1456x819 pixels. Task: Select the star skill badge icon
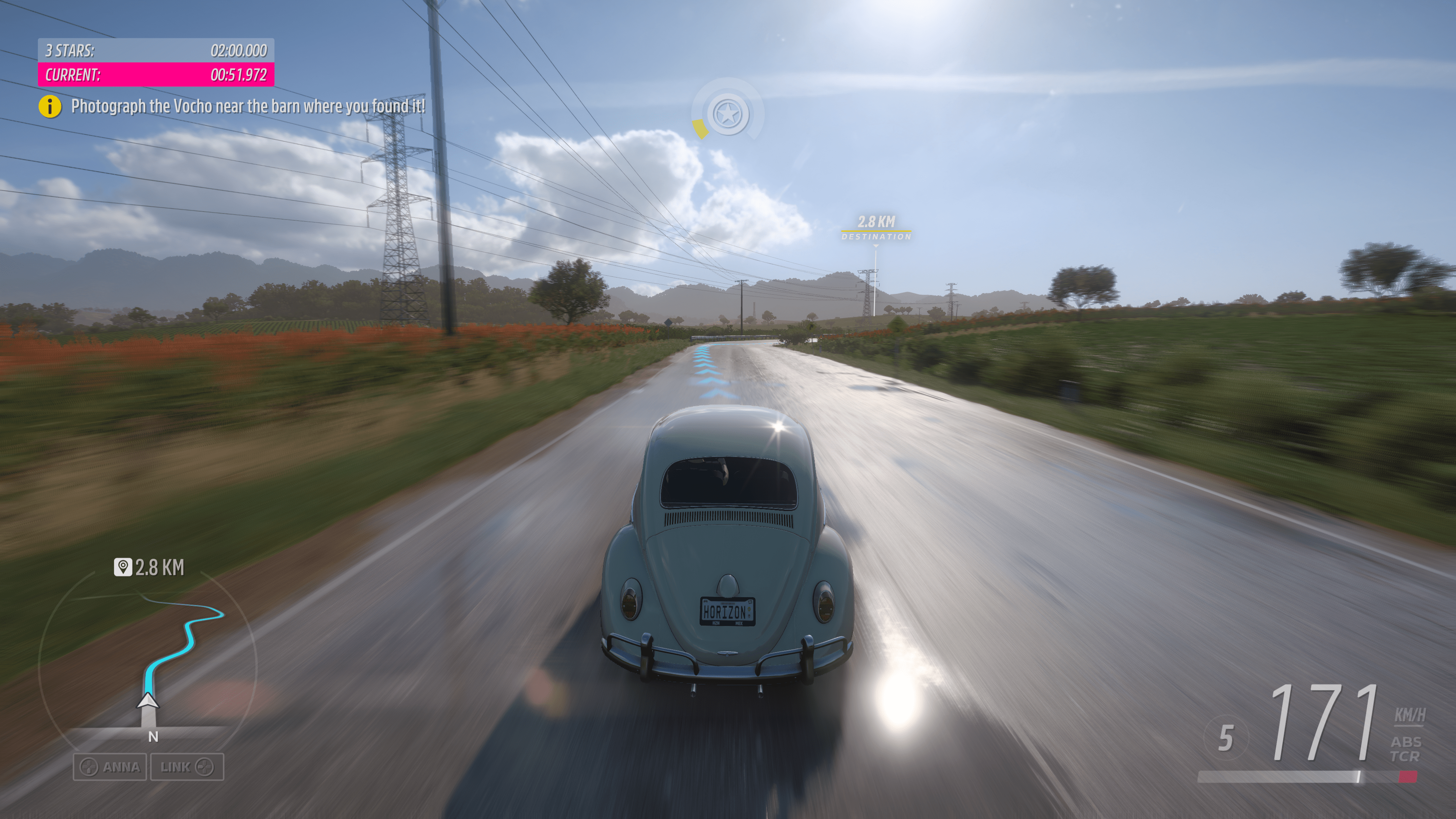click(x=728, y=114)
